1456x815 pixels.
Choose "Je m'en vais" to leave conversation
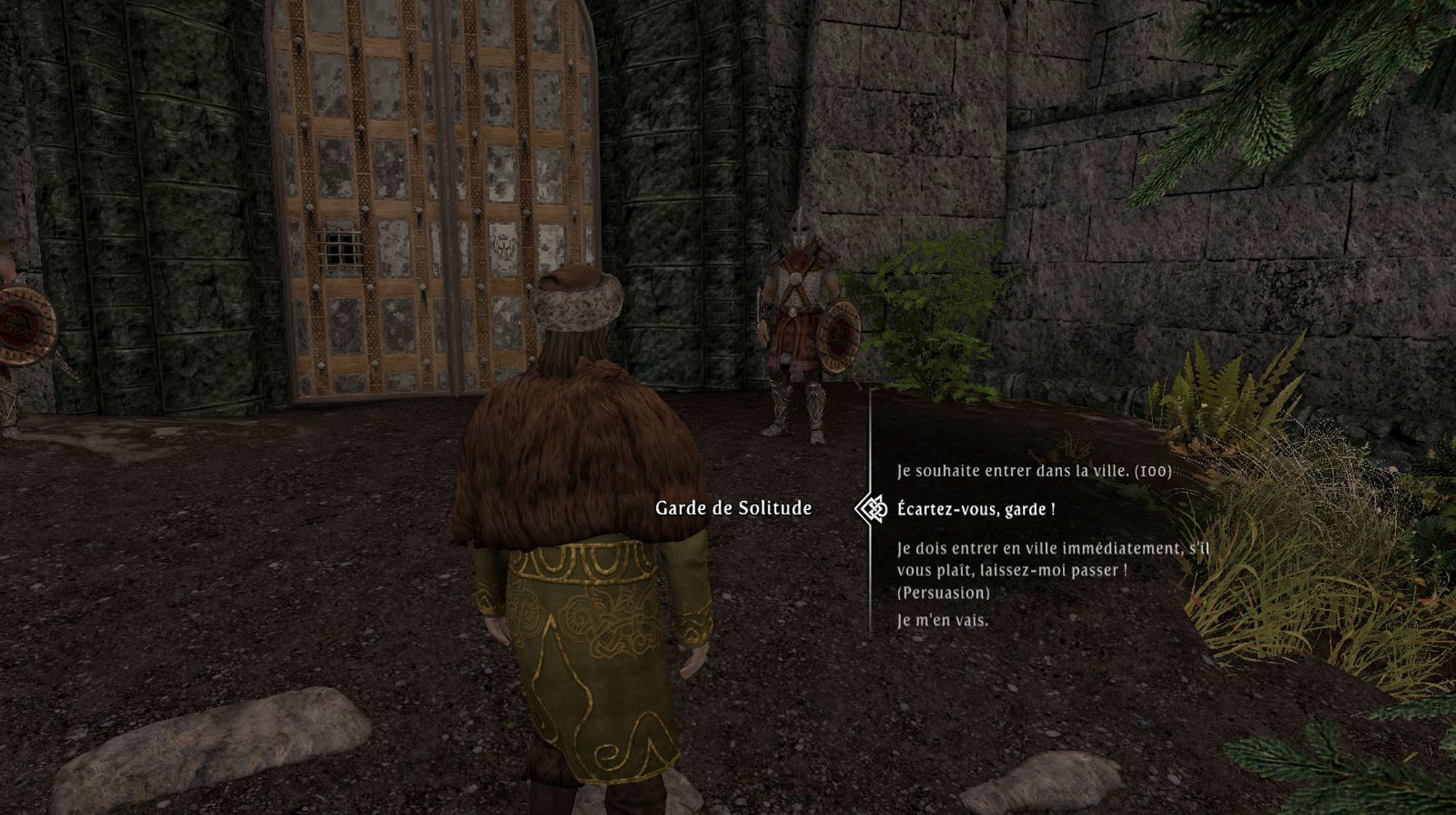[x=942, y=621]
